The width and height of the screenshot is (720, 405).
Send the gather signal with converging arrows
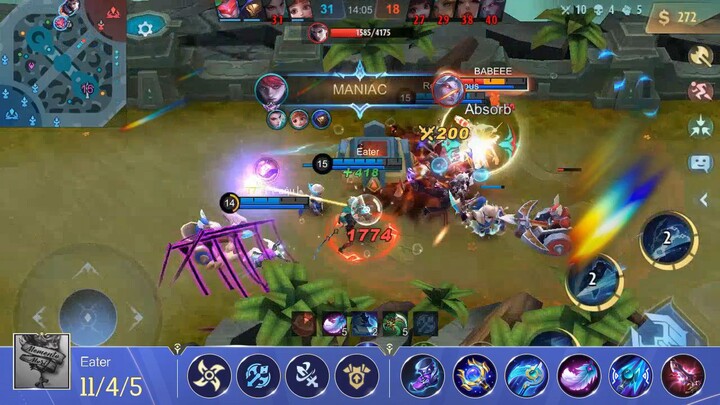click(700, 127)
